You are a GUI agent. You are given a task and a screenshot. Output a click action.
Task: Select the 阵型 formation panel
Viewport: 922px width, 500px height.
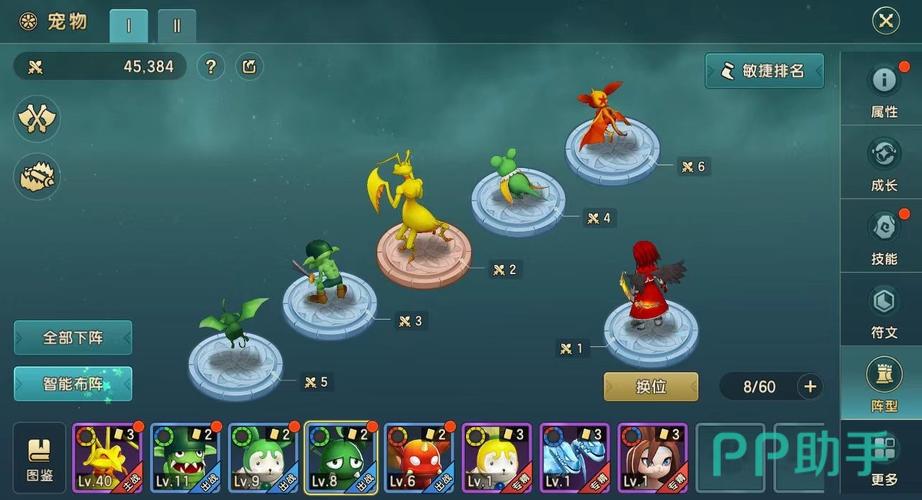pos(883,383)
